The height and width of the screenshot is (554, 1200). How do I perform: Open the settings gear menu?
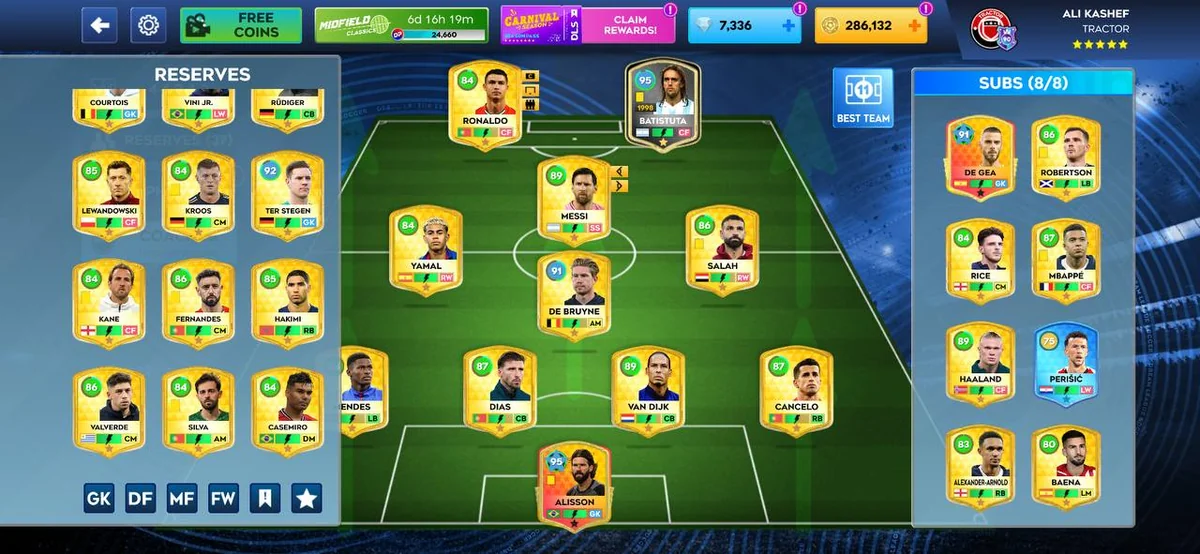pyautogui.click(x=149, y=25)
